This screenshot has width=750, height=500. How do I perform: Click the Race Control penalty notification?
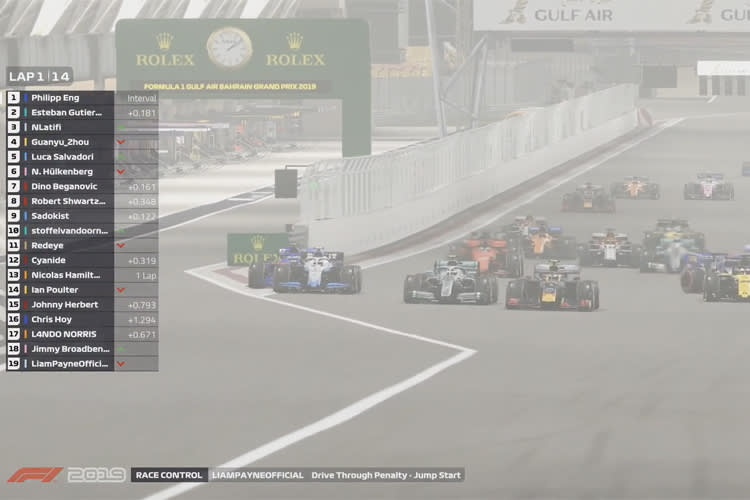297,475
